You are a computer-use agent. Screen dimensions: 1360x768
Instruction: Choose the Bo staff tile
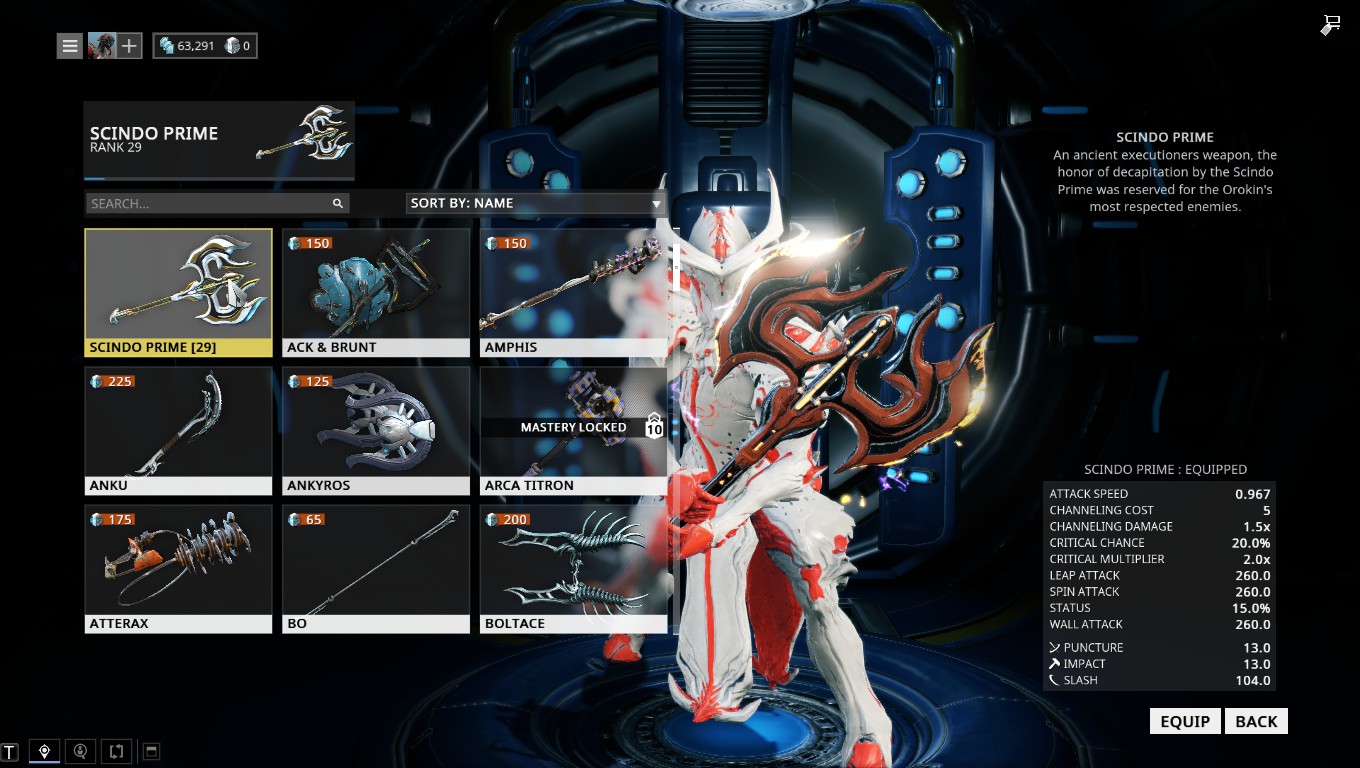click(376, 568)
